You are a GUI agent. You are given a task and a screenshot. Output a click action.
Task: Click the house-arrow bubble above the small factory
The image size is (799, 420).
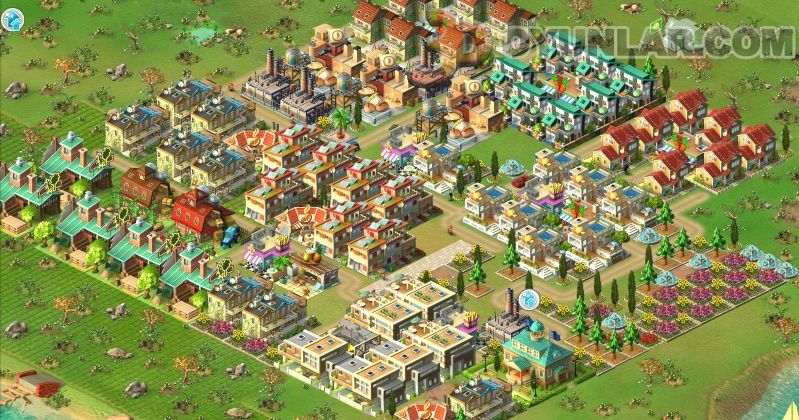tap(529, 298)
